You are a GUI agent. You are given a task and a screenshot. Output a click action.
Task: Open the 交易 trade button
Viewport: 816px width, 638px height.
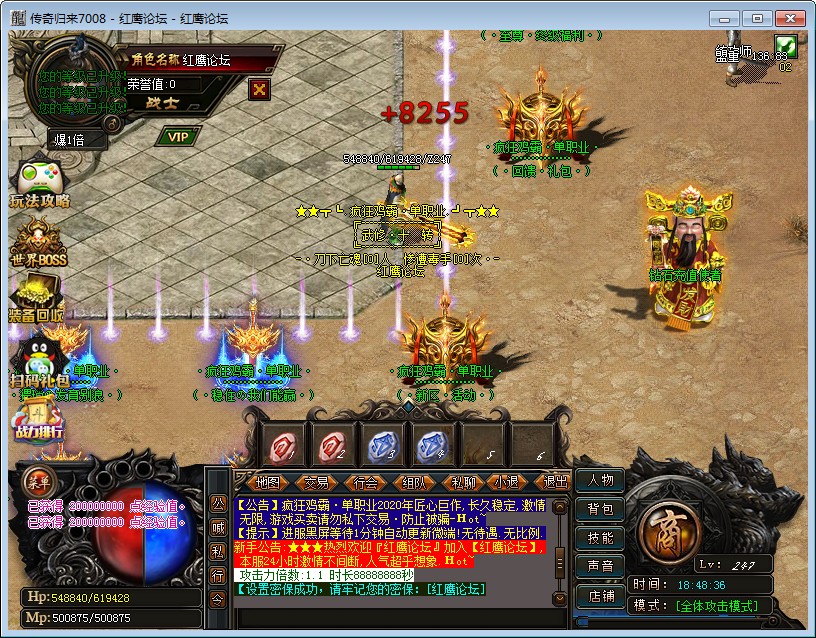[x=316, y=482]
